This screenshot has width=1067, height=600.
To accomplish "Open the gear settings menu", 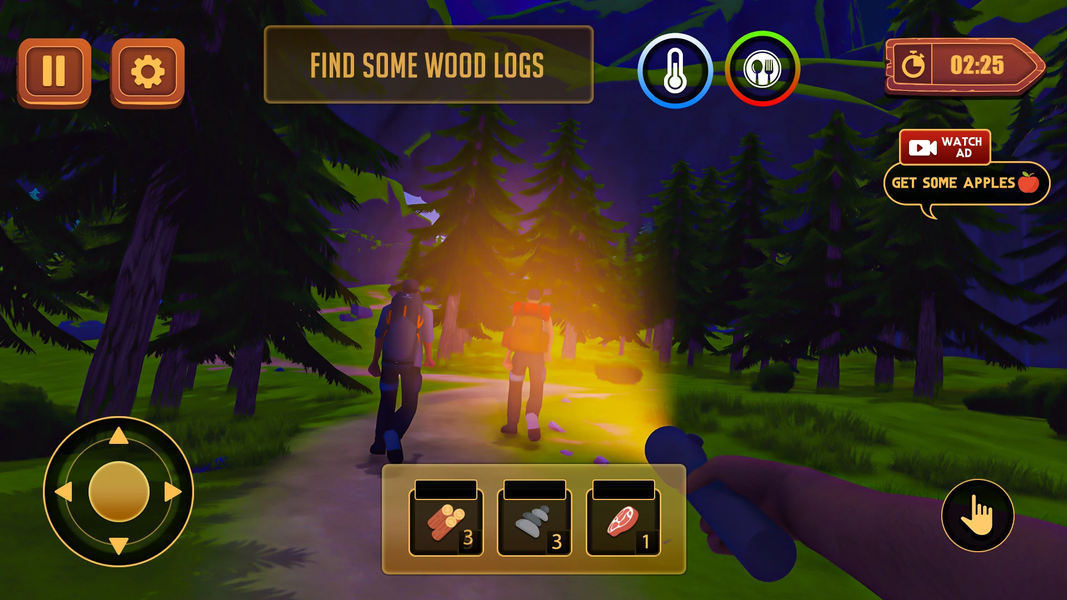I will pos(147,72).
